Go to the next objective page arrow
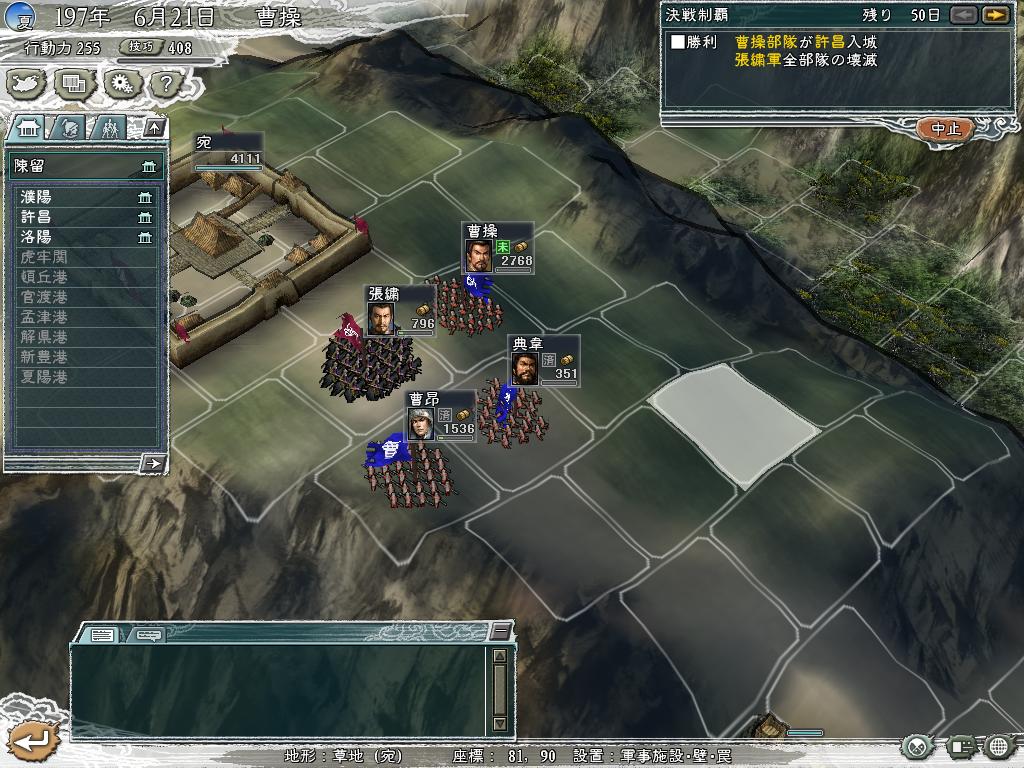The image size is (1024, 768). coord(994,15)
